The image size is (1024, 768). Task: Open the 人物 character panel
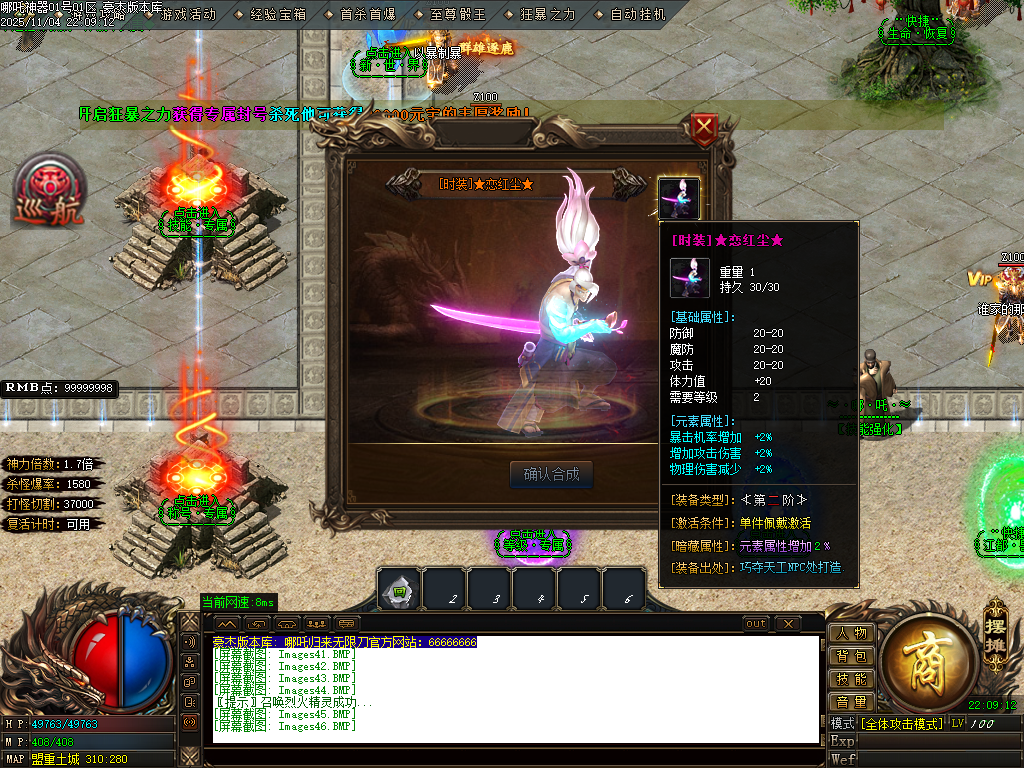[851, 633]
